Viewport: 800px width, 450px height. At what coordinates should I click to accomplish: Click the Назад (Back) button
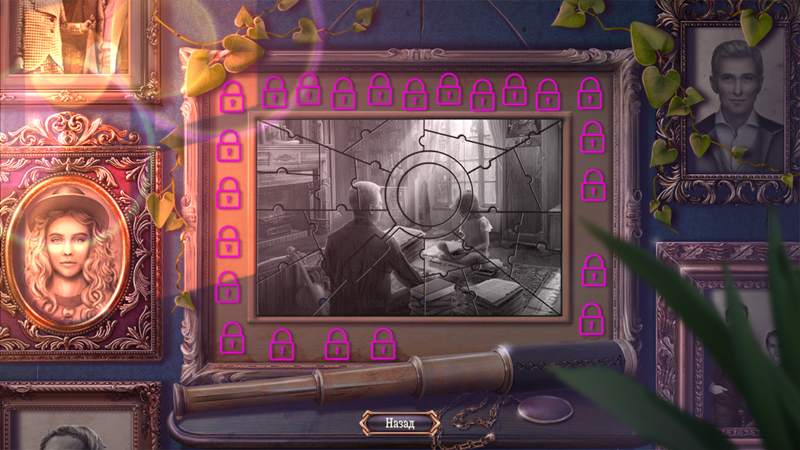[x=400, y=422]
